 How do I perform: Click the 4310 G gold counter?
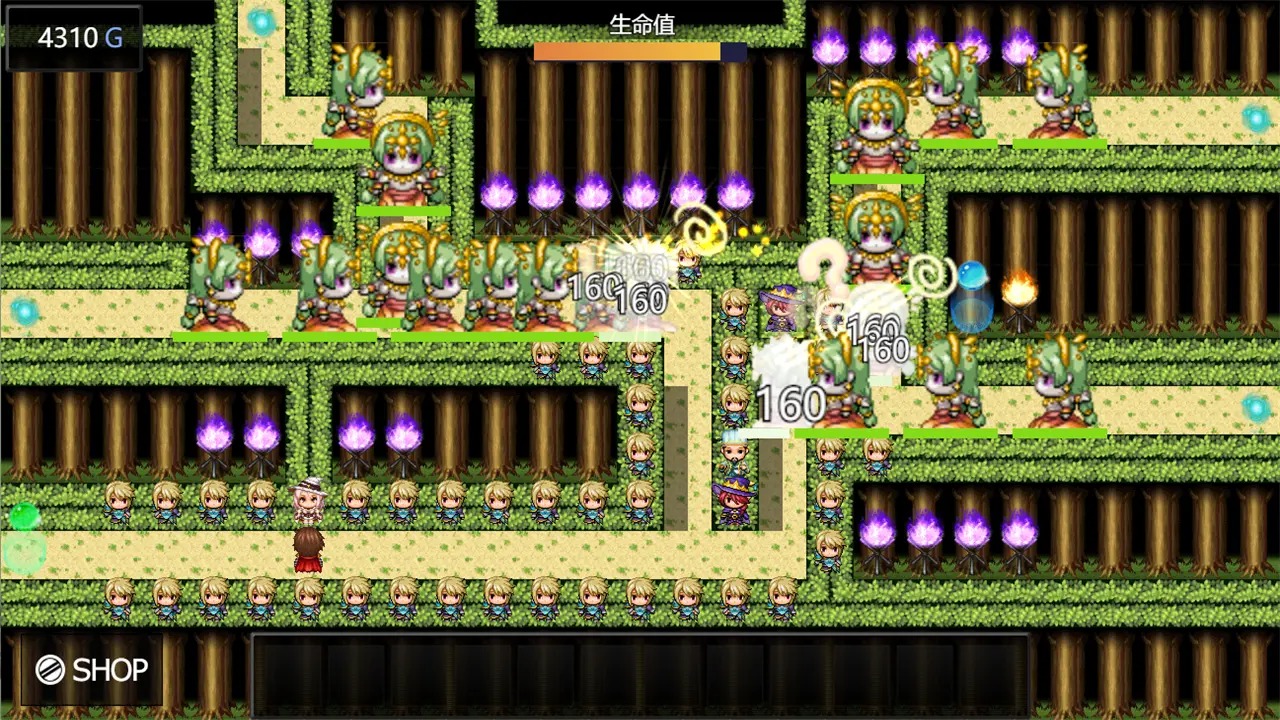(x=75, y=38)
